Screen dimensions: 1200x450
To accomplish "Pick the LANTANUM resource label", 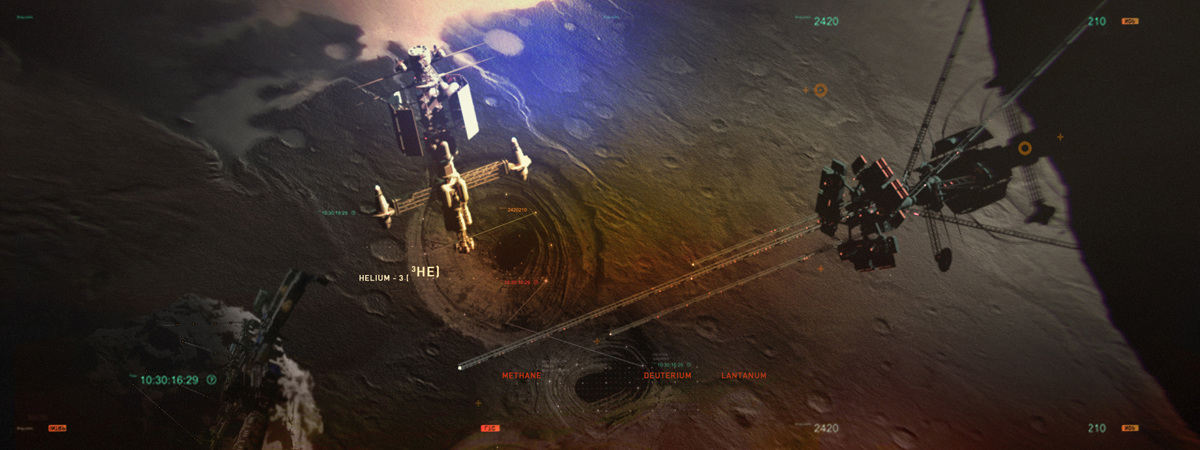I will click(743, 375).
